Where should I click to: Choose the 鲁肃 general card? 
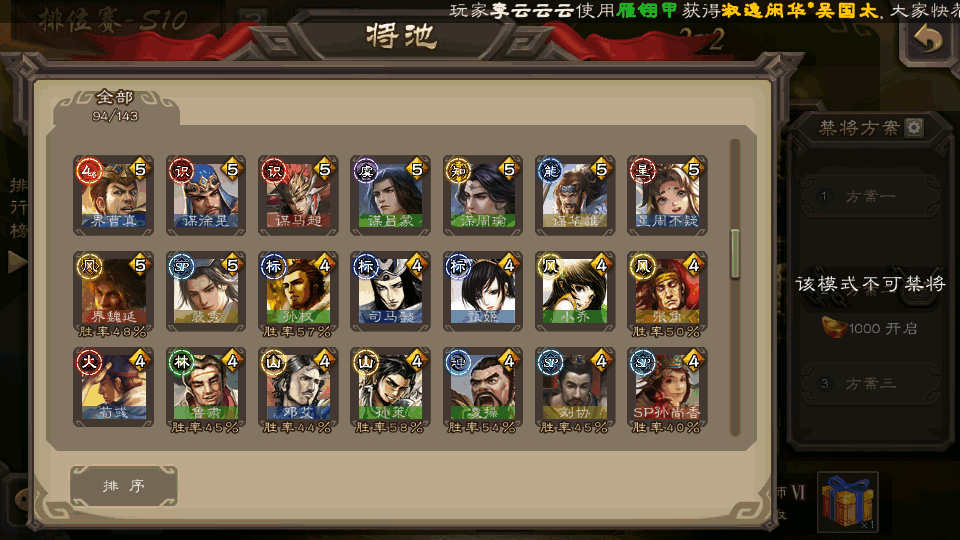click(x=206, y=387)
